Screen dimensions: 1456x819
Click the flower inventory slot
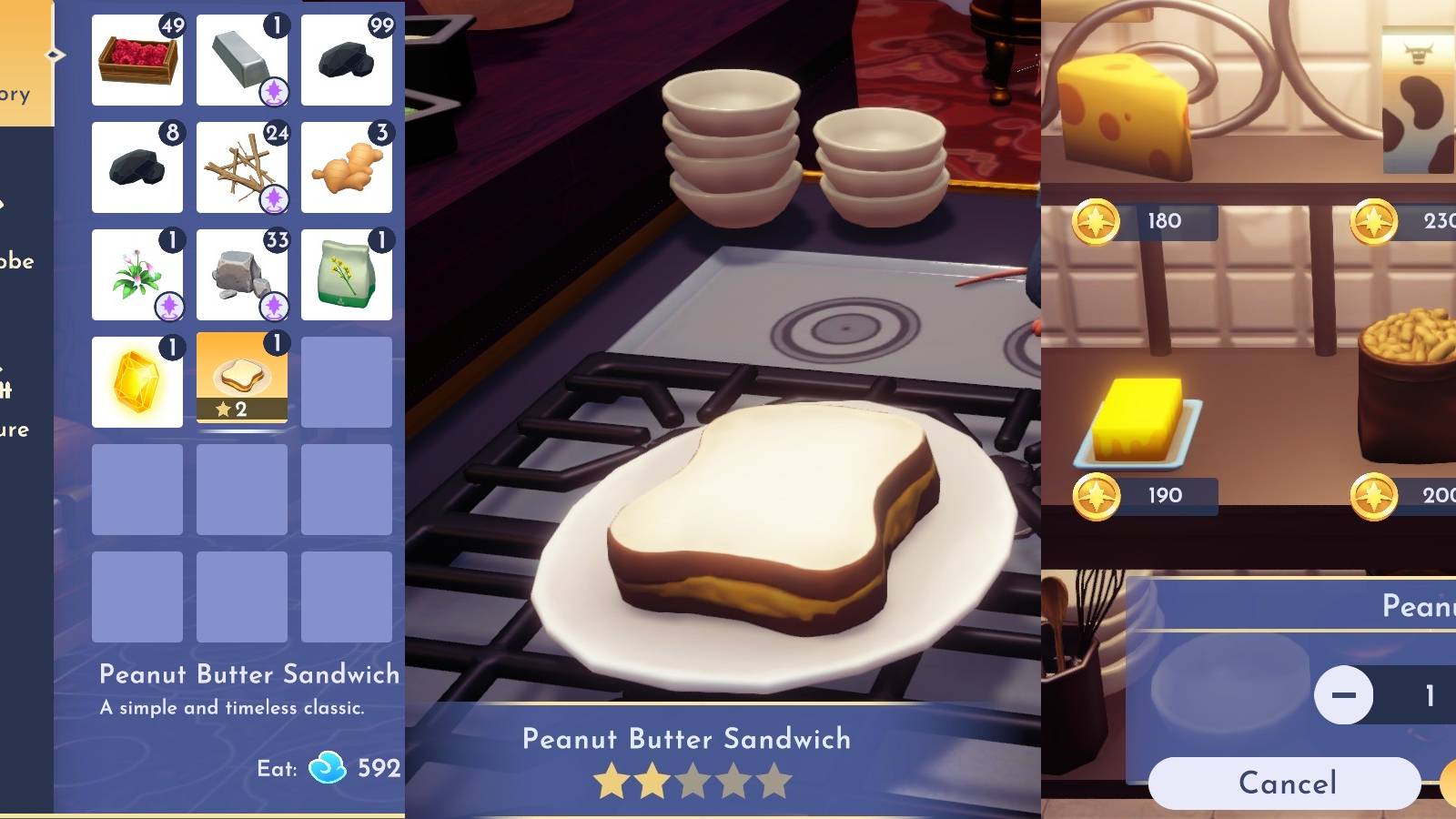tap(136, 274)
